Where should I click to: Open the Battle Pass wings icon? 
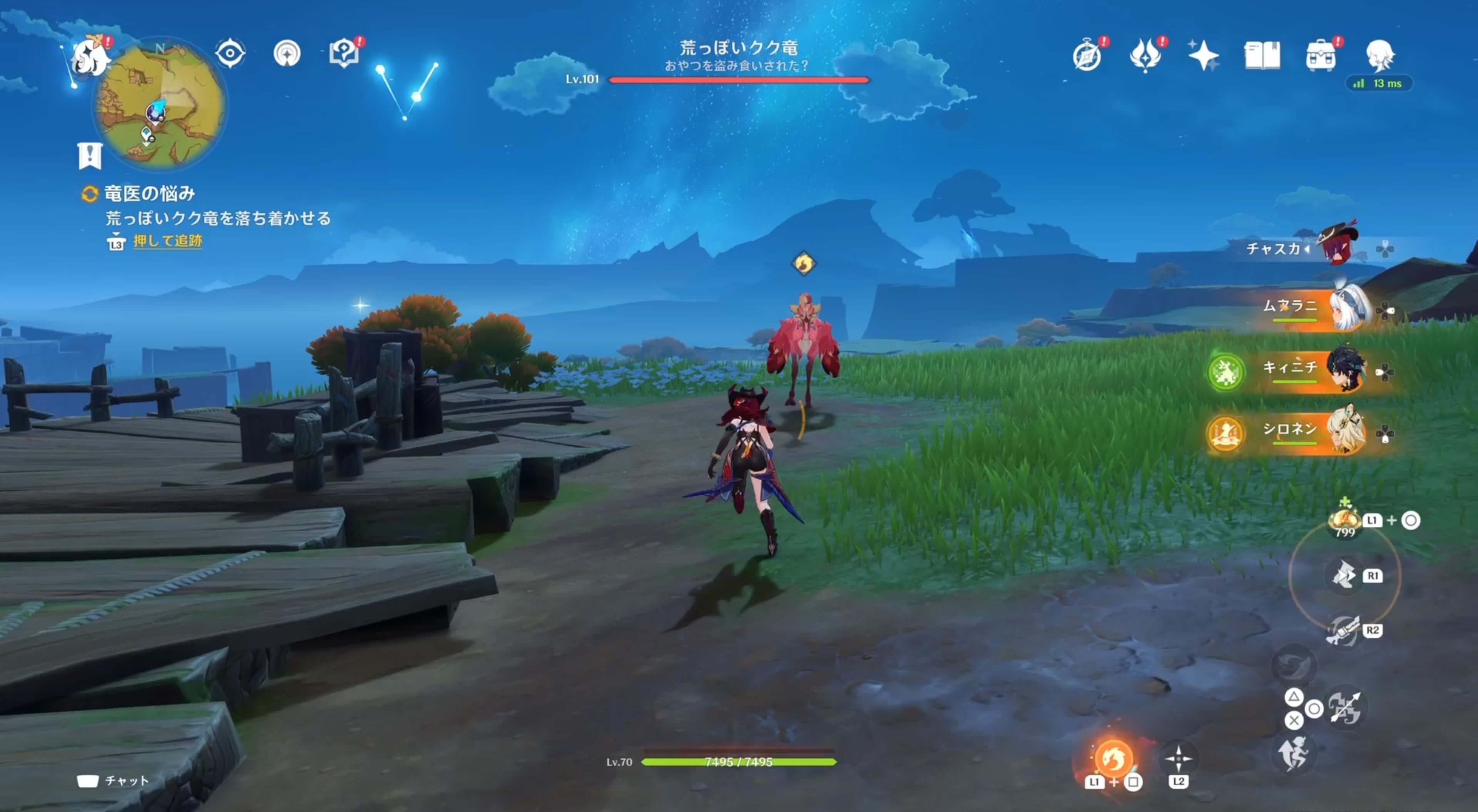click(1146, 55)
